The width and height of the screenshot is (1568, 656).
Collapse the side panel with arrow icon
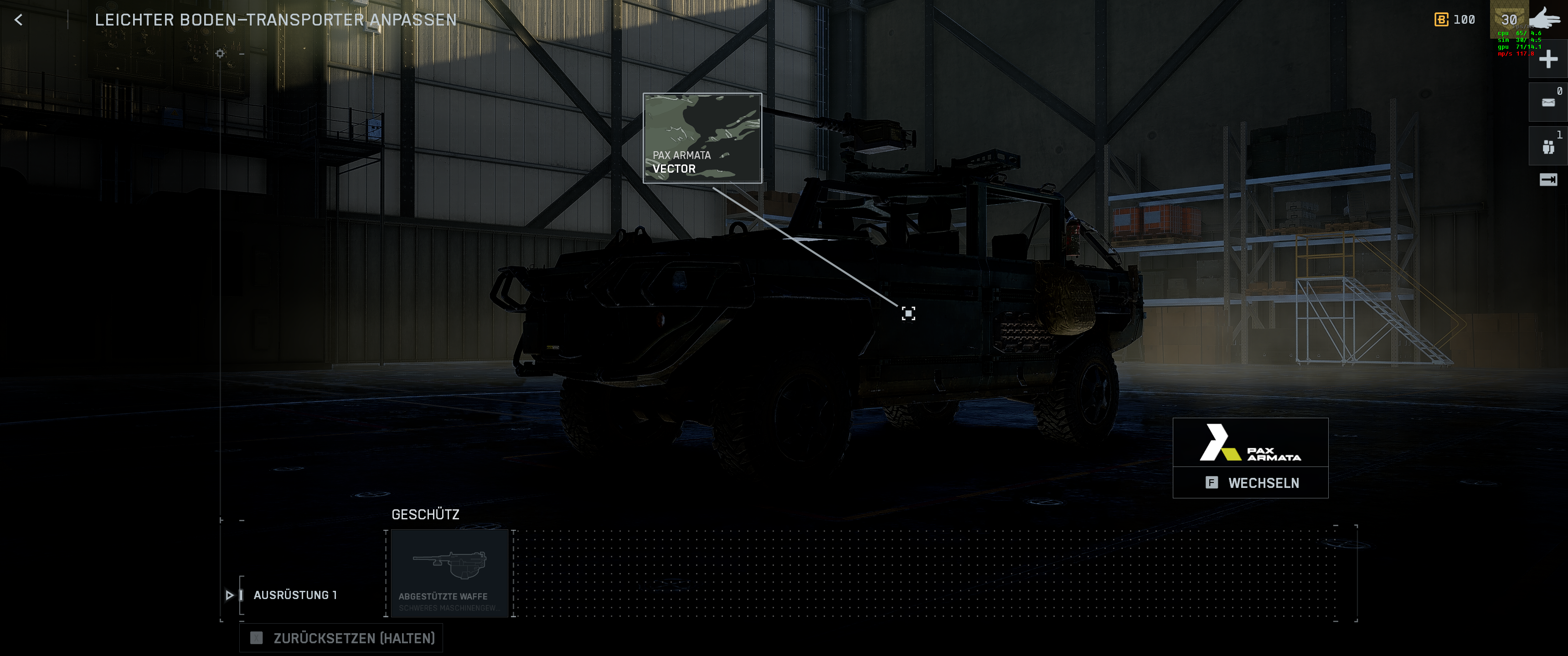point(1547,179)
